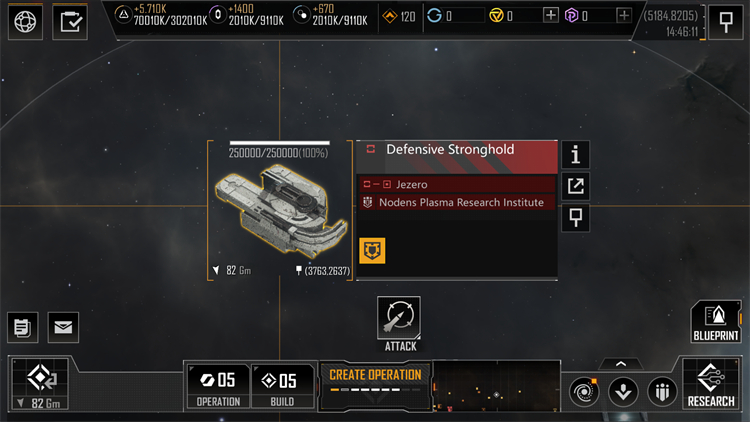Viewport: 750px width, 422px height.
Task: Open the Blueprint menu
Action: pos(715,322)
